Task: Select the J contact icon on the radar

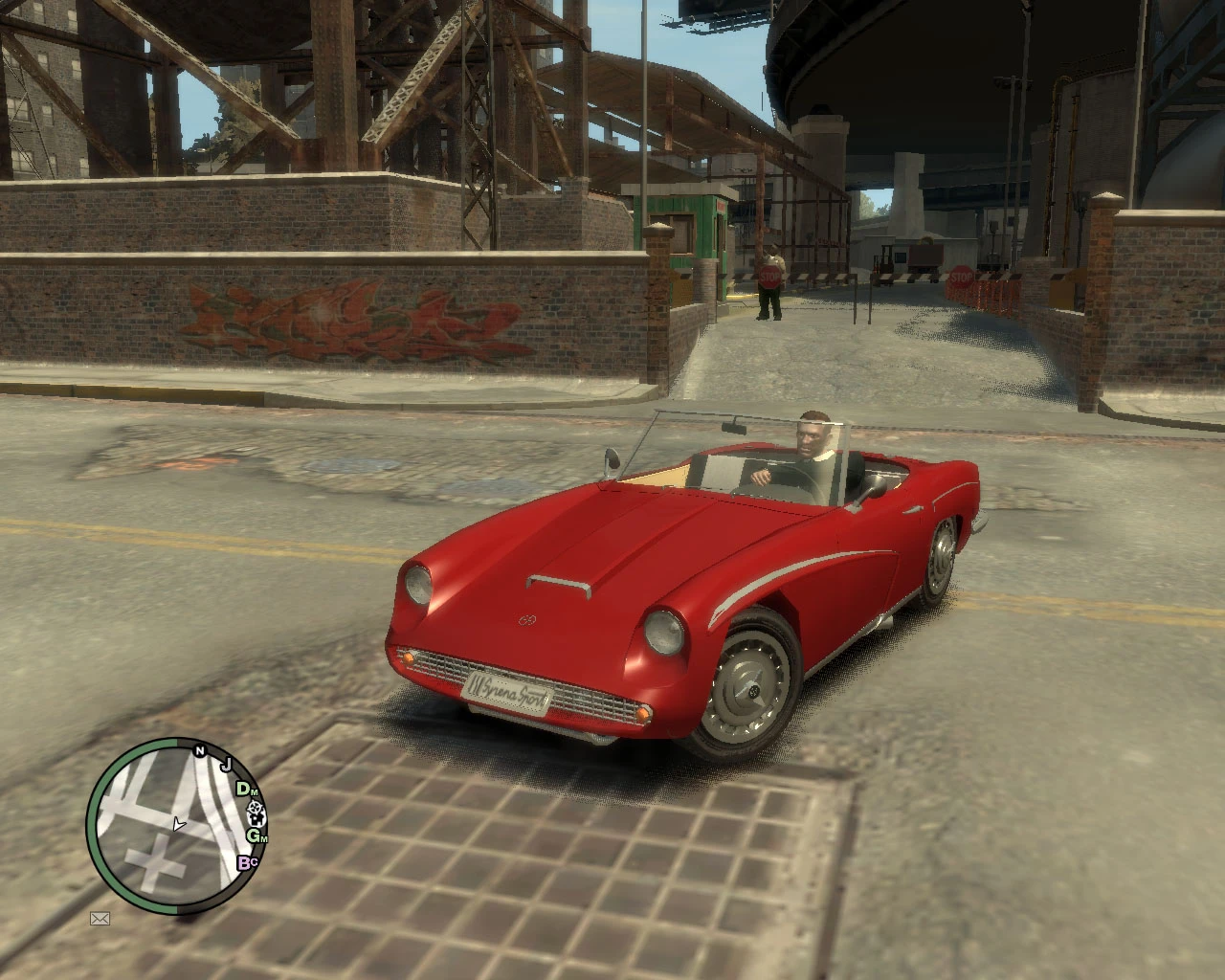Action: 226,764
